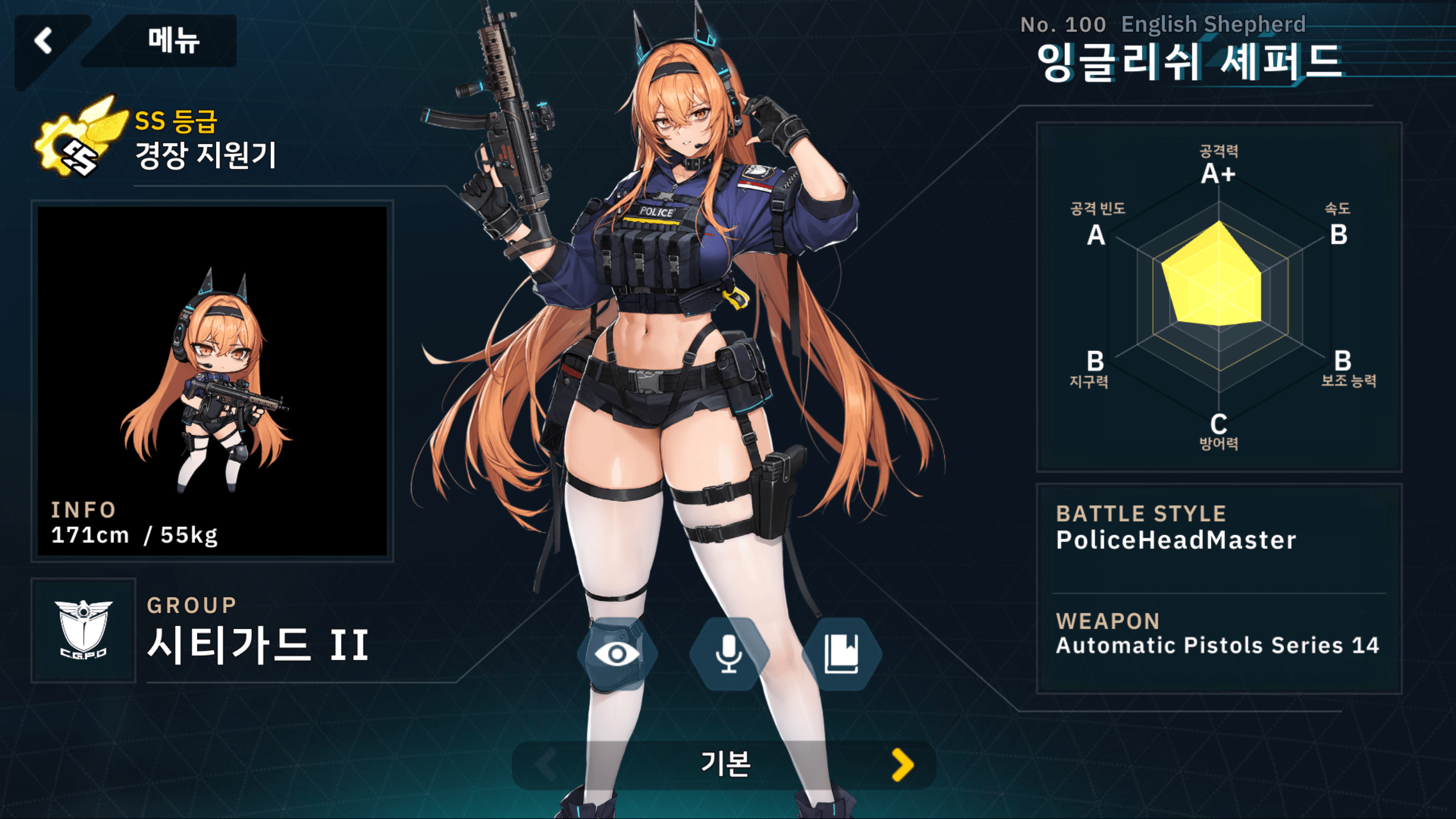Image resolution: width=1456 pixels, height=819 pixels.
Task: Play voice lines with the microphone icon
Action: point(729,654)
